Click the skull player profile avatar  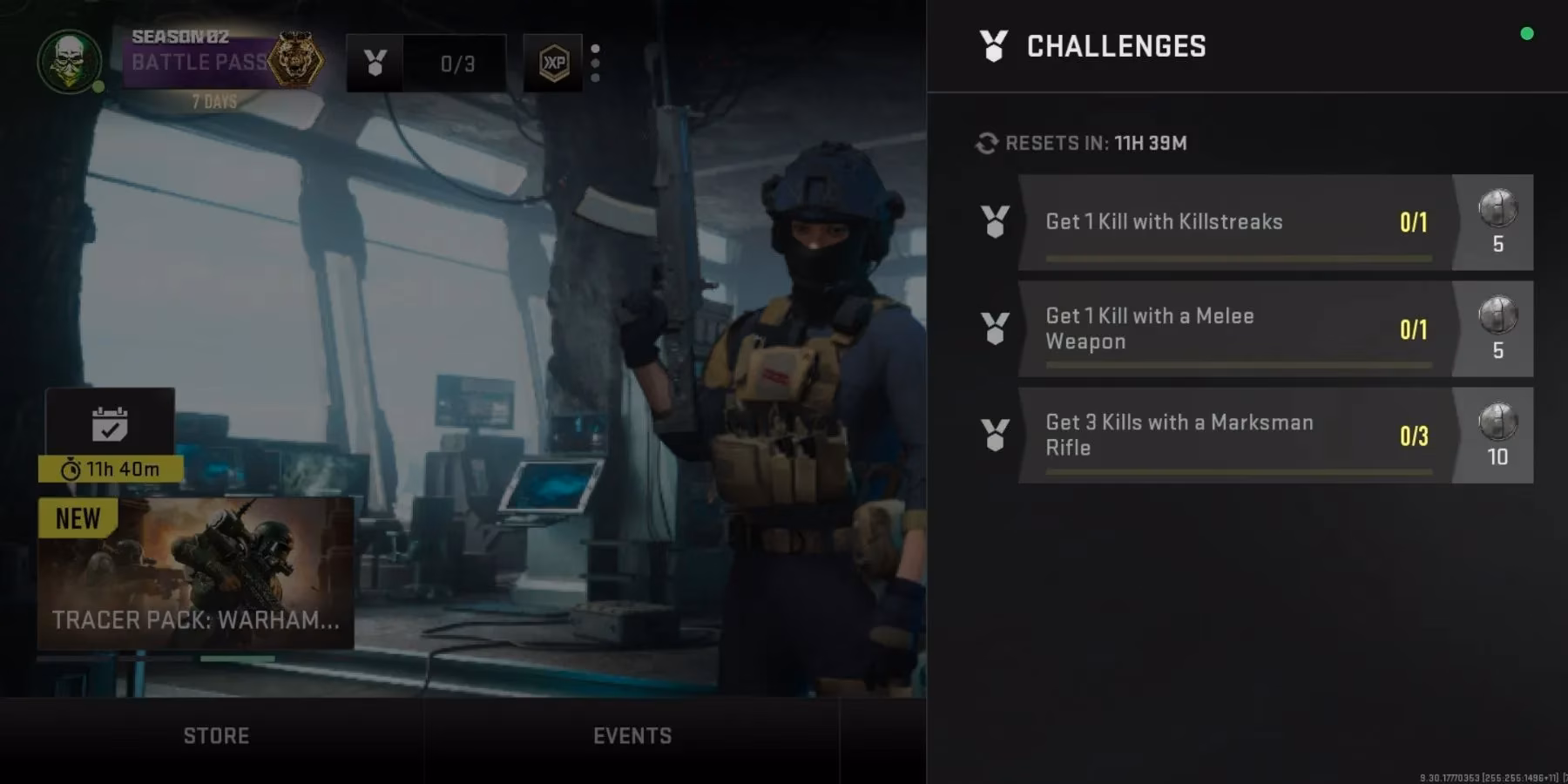[x=70, y=62]
